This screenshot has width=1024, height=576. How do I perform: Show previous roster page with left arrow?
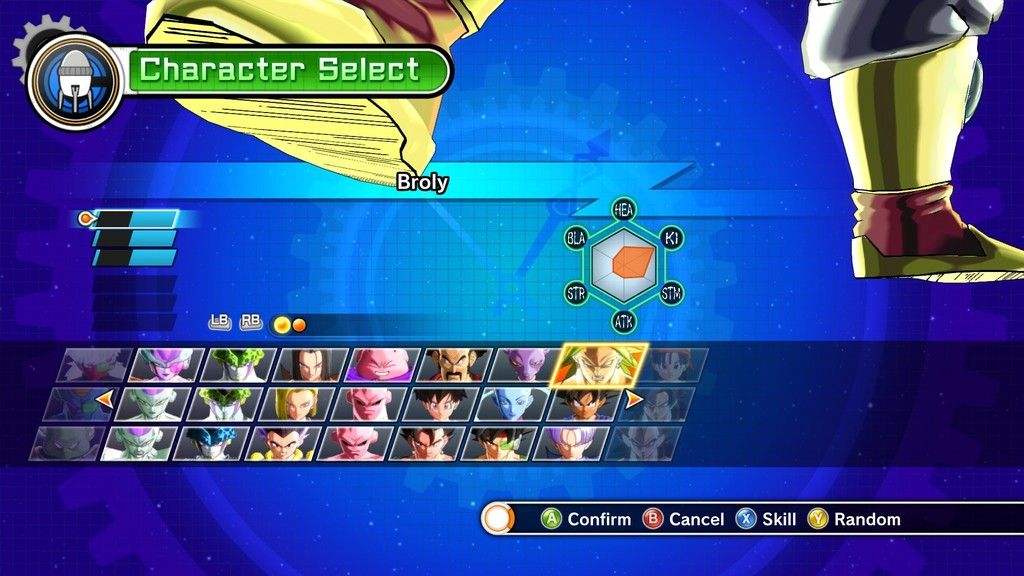(x=102, y=400)
